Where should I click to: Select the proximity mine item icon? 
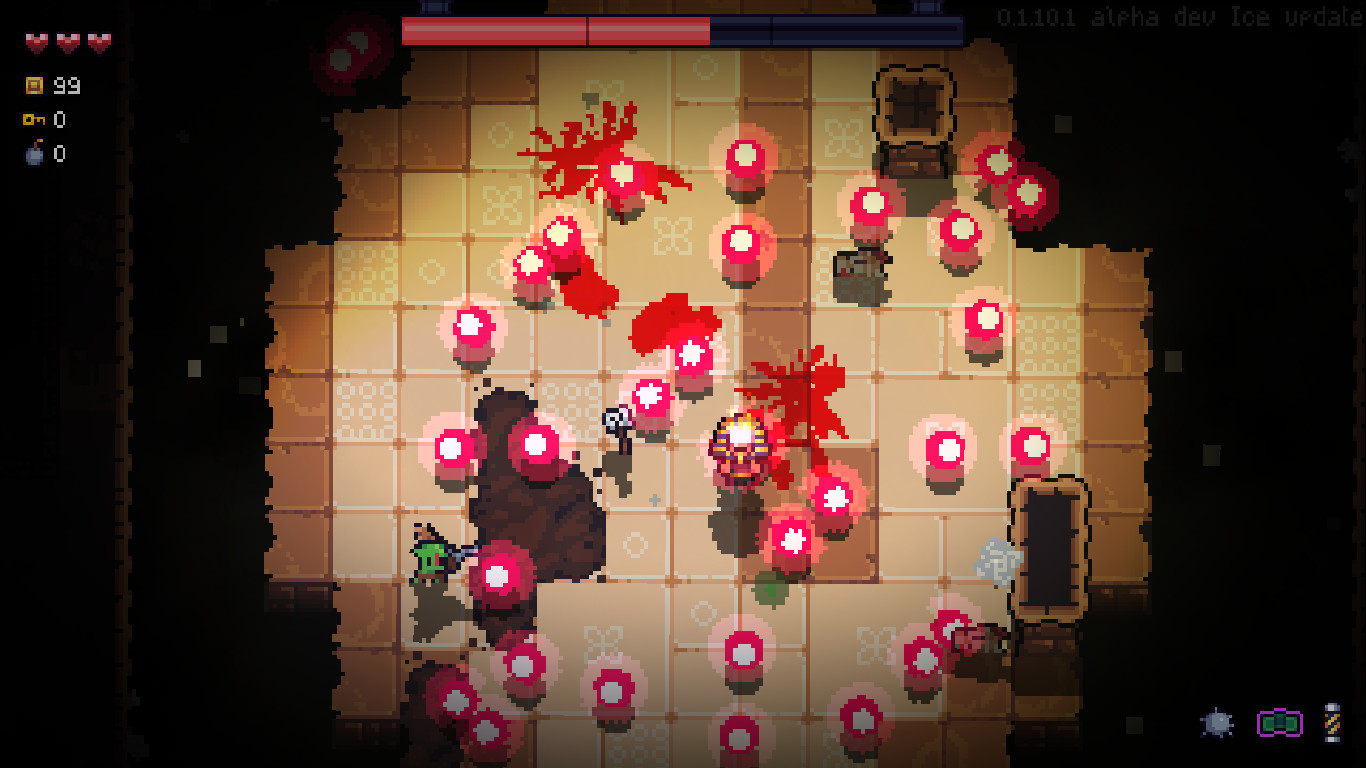tap(1216, 723)
